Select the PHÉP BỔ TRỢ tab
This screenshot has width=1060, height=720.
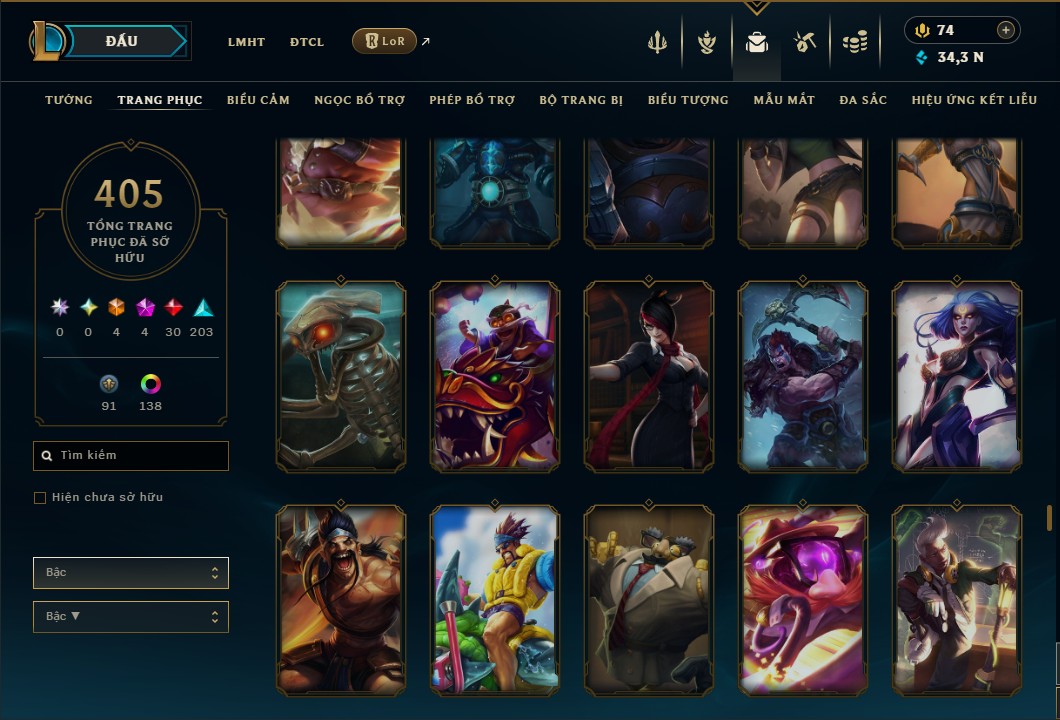472,100
